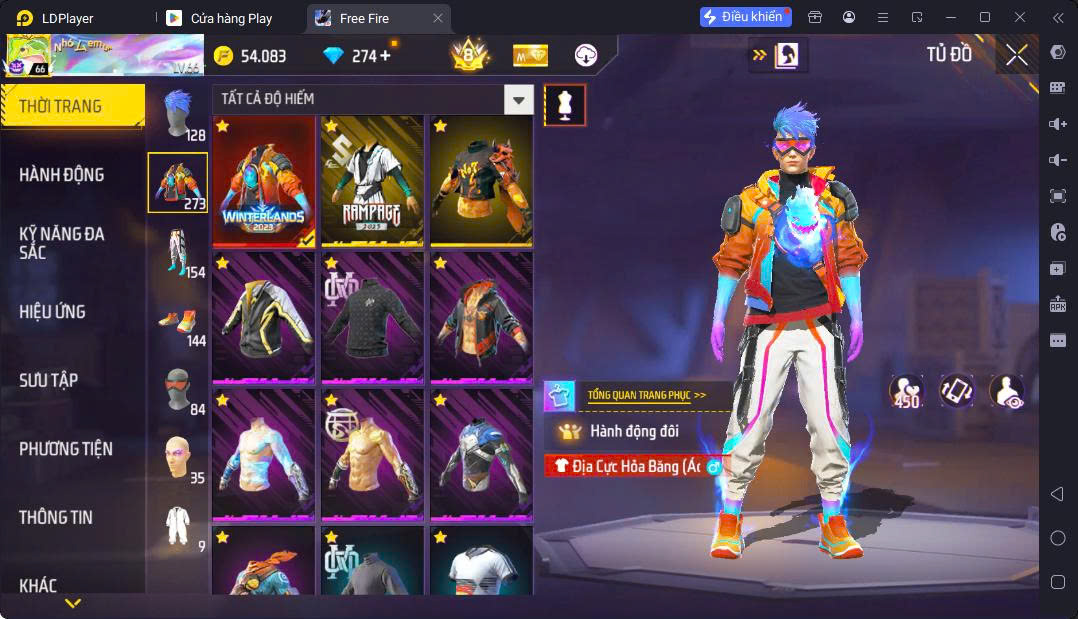Close the wardrobe with the X button
The height and width of the screenshot is (619, 1078).
coord(1016,56)
